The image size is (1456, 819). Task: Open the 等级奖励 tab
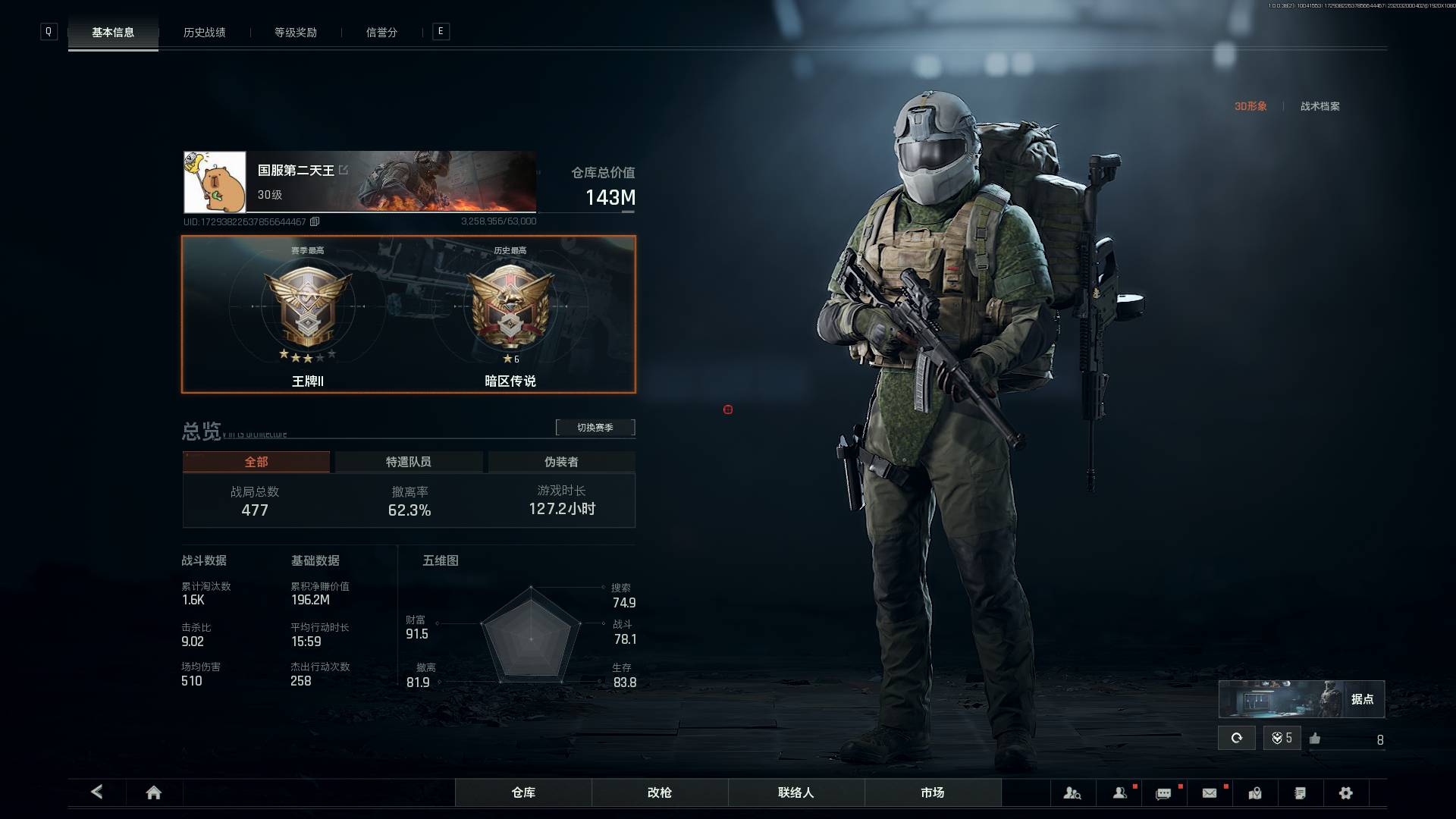(x=296, y=33)
